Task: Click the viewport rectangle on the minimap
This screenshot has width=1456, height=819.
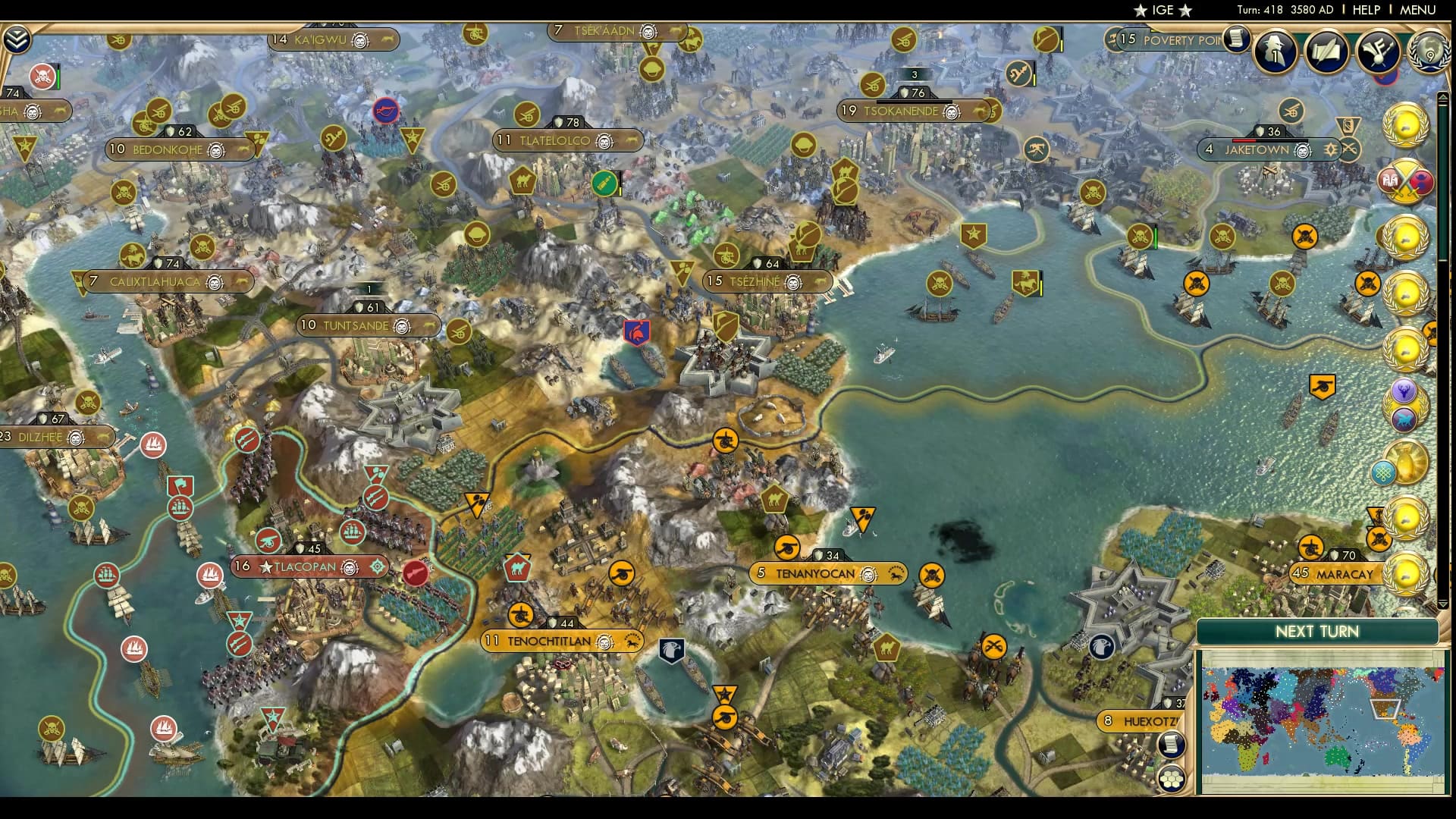Action: (1385, 709)
